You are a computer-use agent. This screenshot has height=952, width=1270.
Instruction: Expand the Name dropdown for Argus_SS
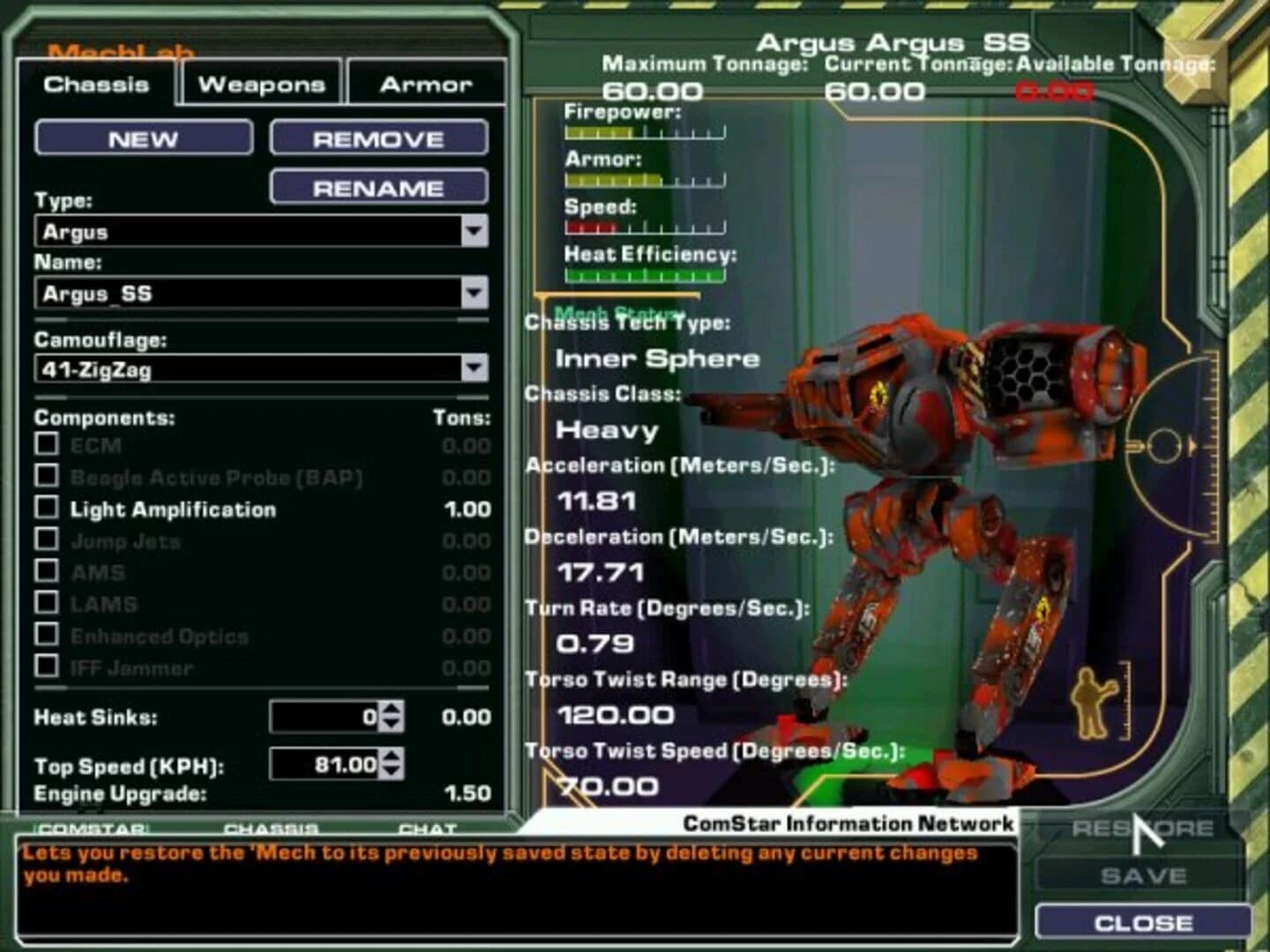475,294
